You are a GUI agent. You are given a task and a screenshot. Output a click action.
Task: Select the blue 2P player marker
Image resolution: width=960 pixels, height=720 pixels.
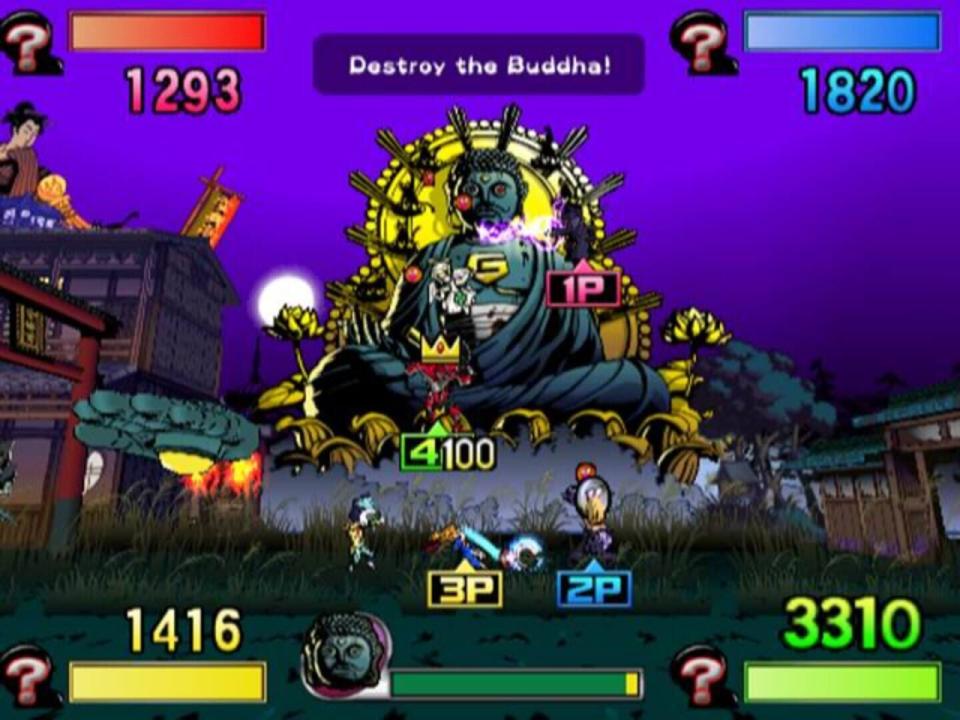click(594, 588)
